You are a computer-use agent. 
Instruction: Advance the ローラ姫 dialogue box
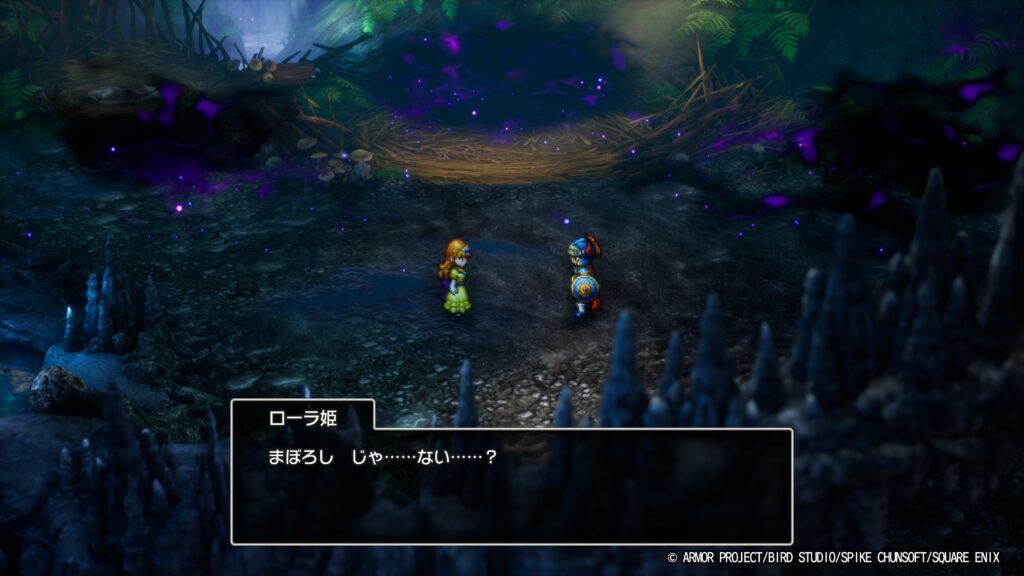click(x=511, y=486)
